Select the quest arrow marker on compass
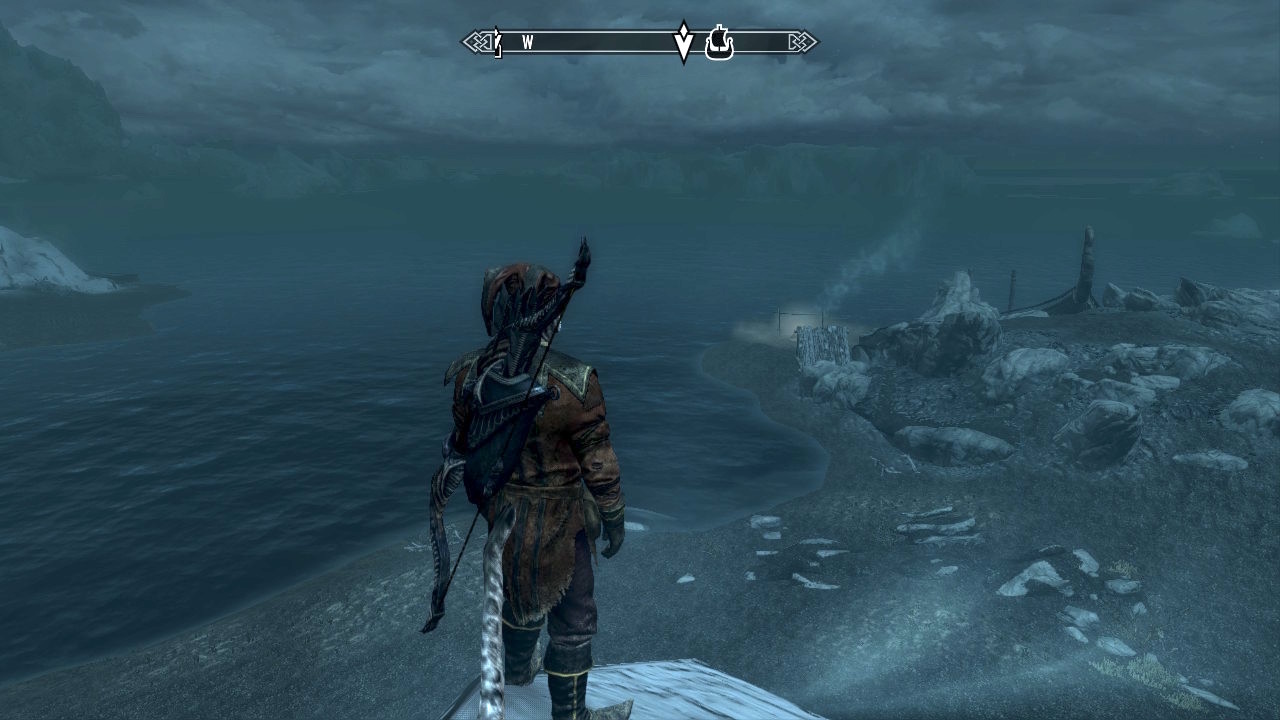The width and height of the screenshot is (1280, 720). [x=684, y=41]
